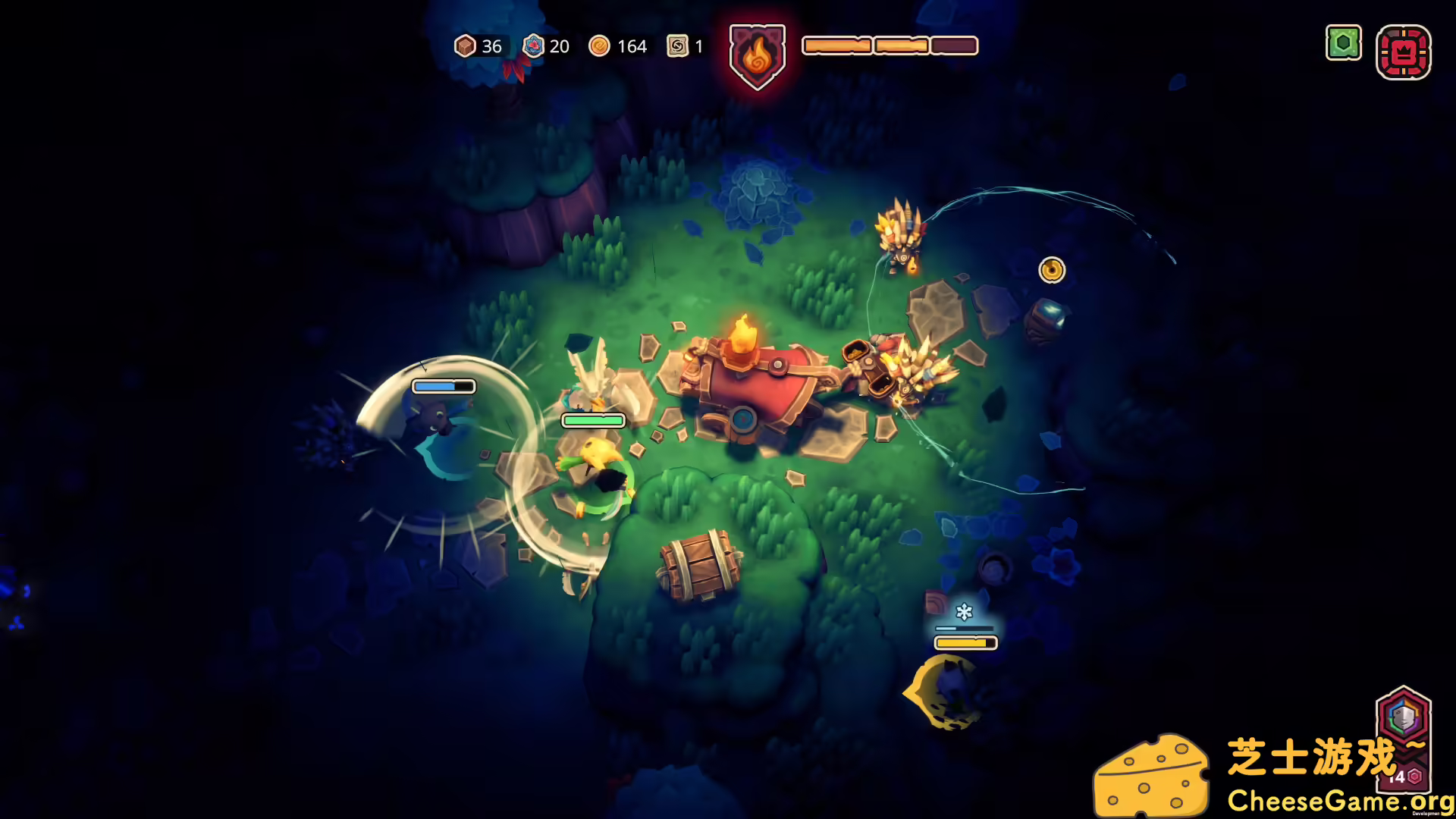Click the snowflake status icon above frozen enemy
Viewport: 1456px width, 819px height.
(963, 611)
